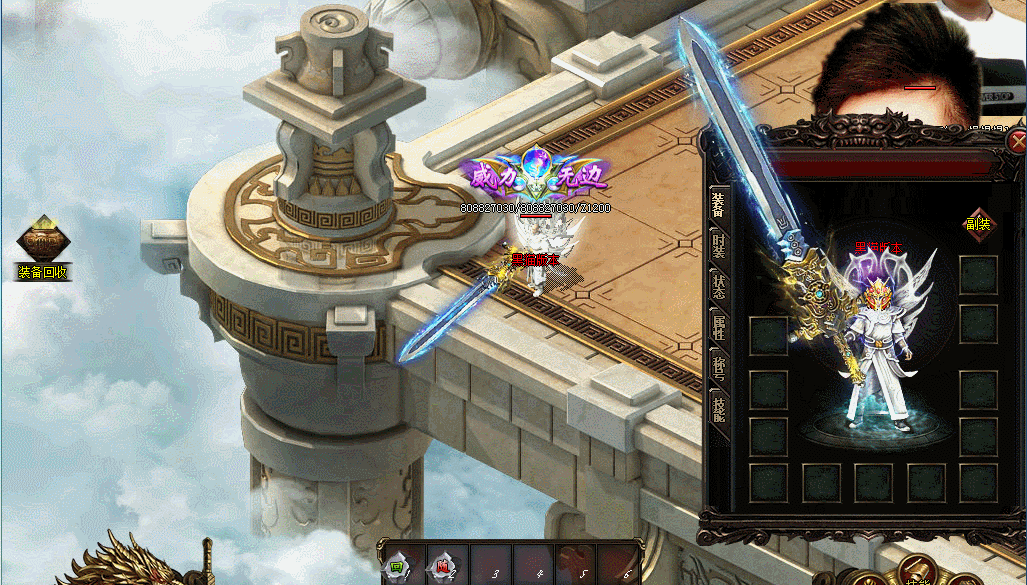This screenshot has height=585, width=1027.
Task: Show the 属性 attributes tab
Action: [x=718, y=326]
